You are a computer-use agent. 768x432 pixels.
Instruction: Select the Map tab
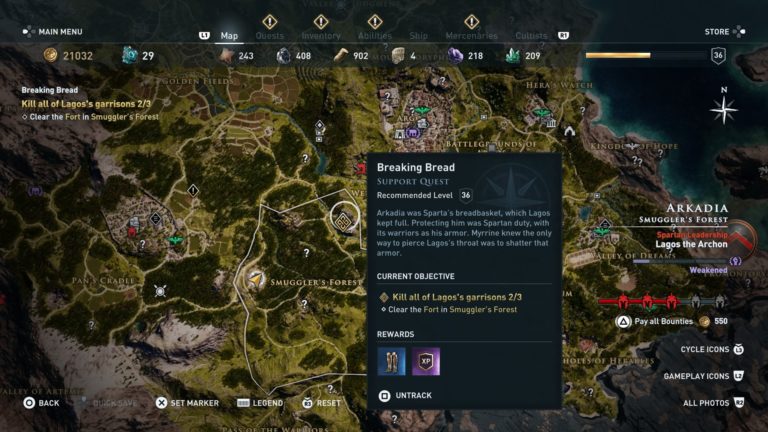click(229, 36)
